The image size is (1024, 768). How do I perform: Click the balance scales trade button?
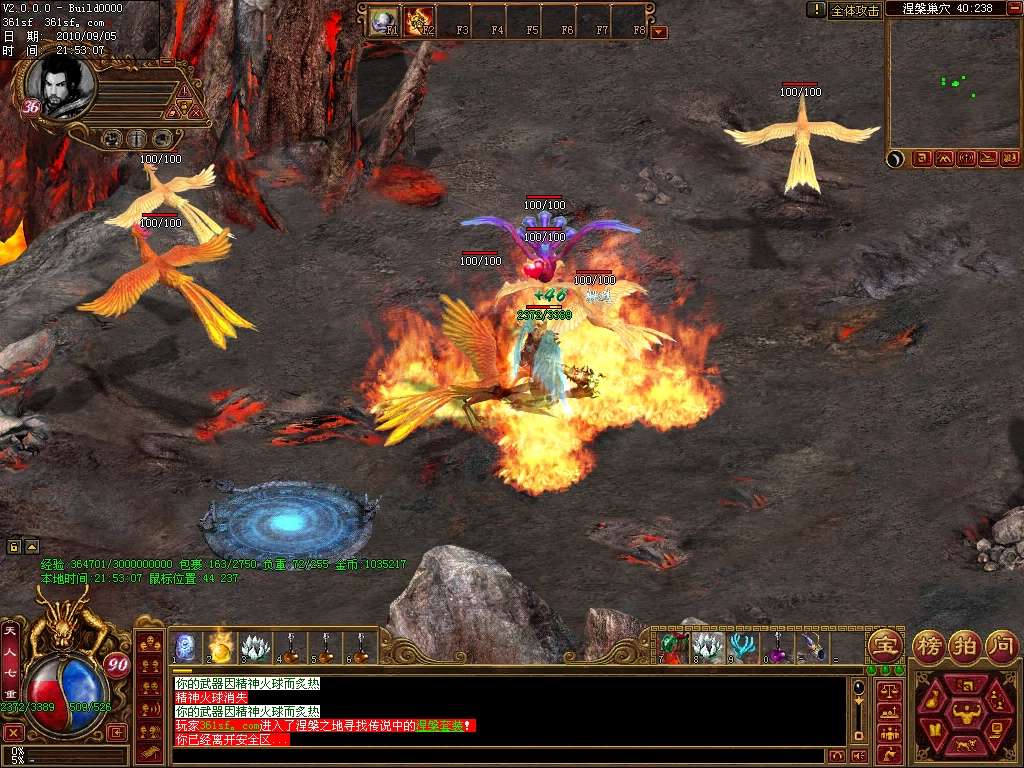[x=888, y=691]
